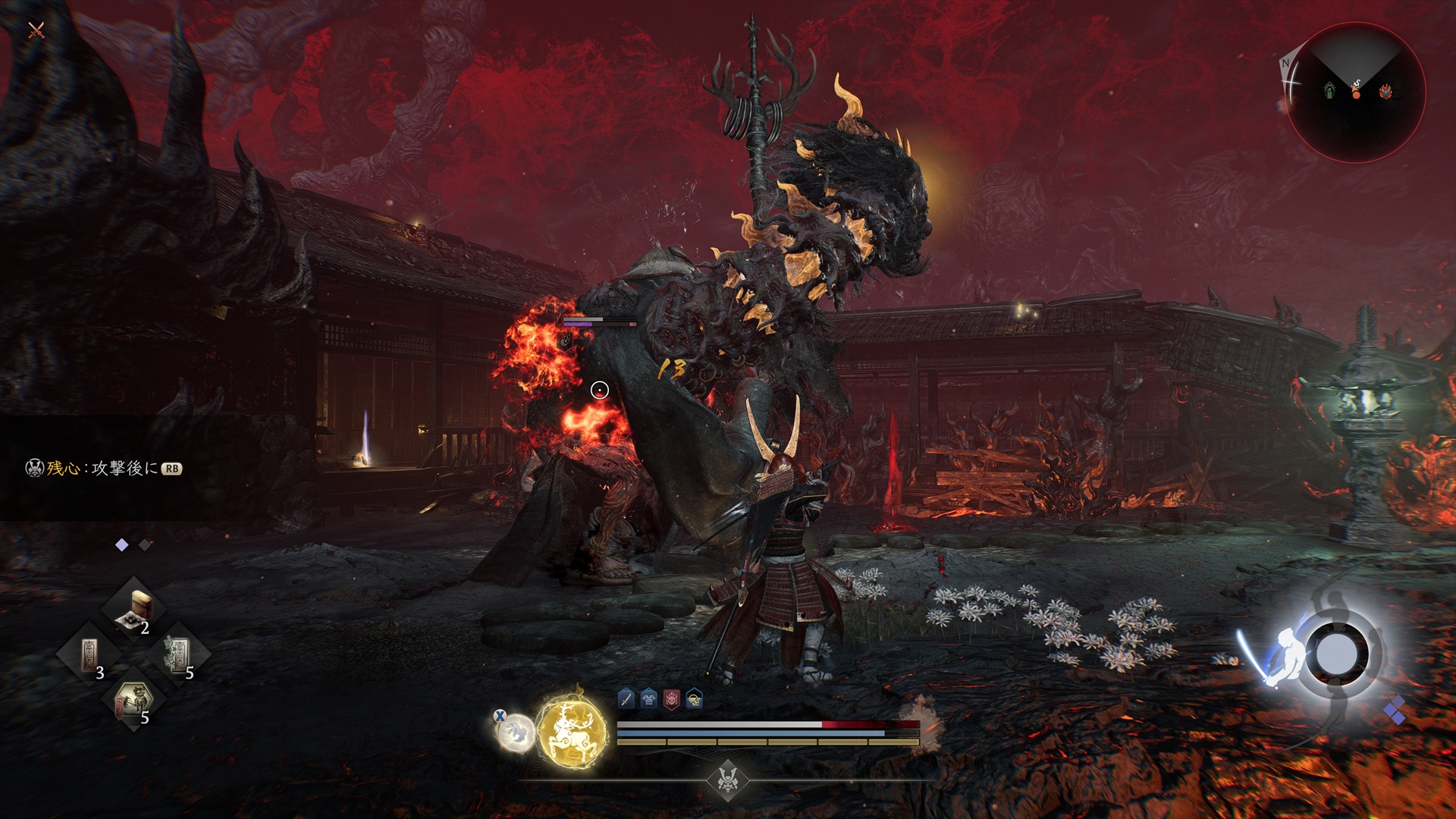Click the blue armor buff icon
This screenshot has width=1456, height=819.
click(648, 699)
